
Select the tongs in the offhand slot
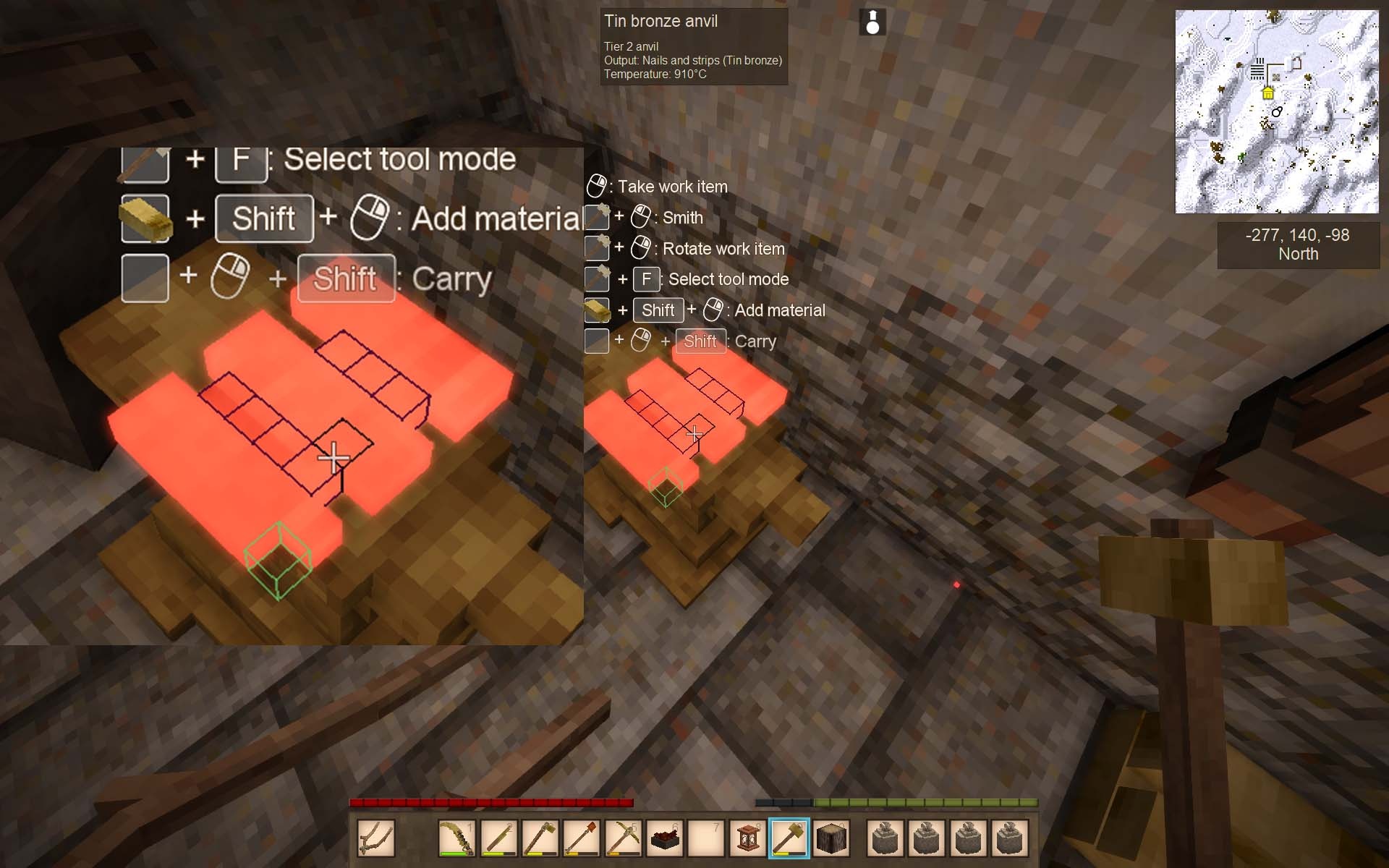point(376,838)
